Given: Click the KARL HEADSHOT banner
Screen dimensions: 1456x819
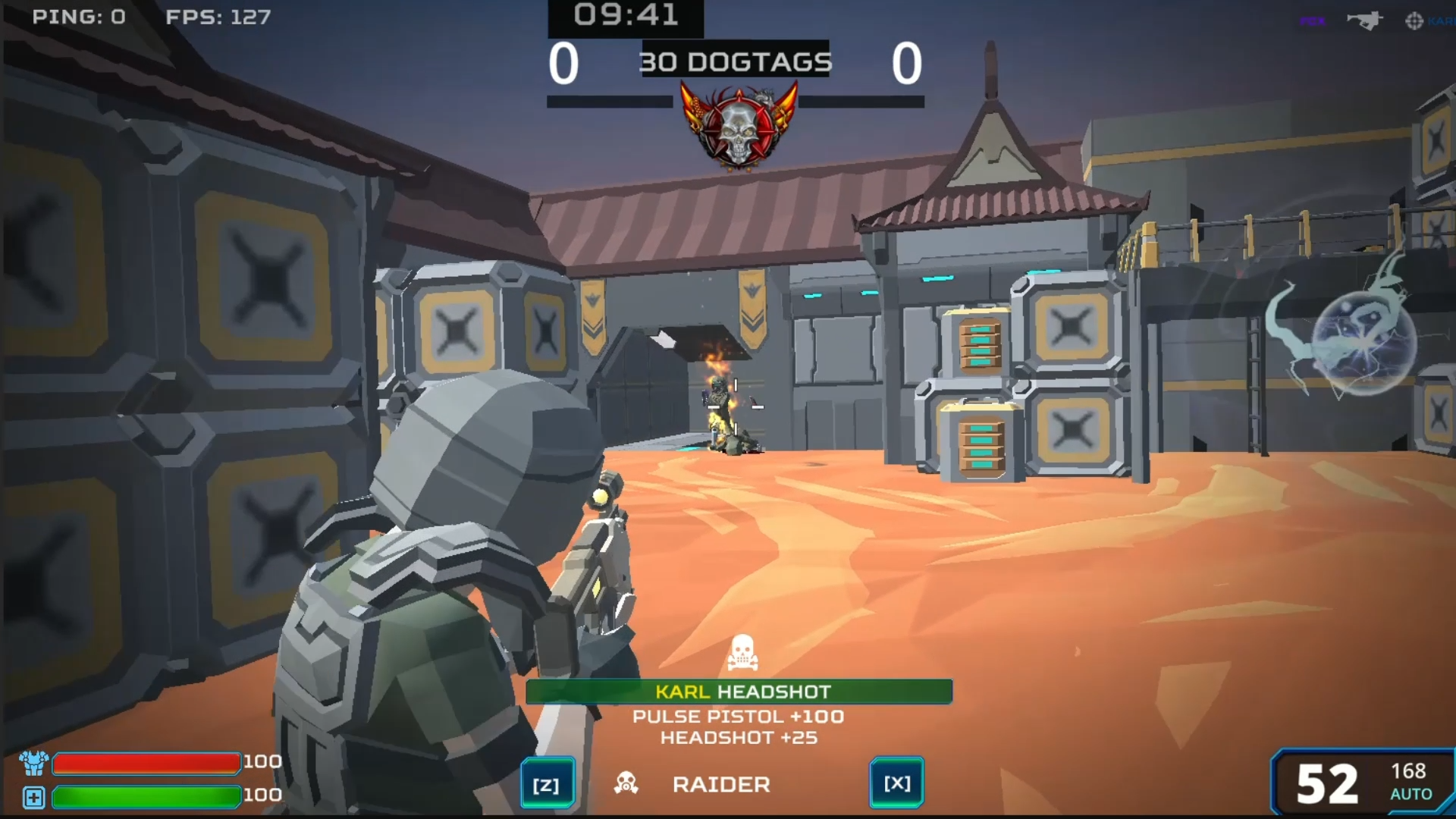Looking at the screenshot, I should 739,691.
